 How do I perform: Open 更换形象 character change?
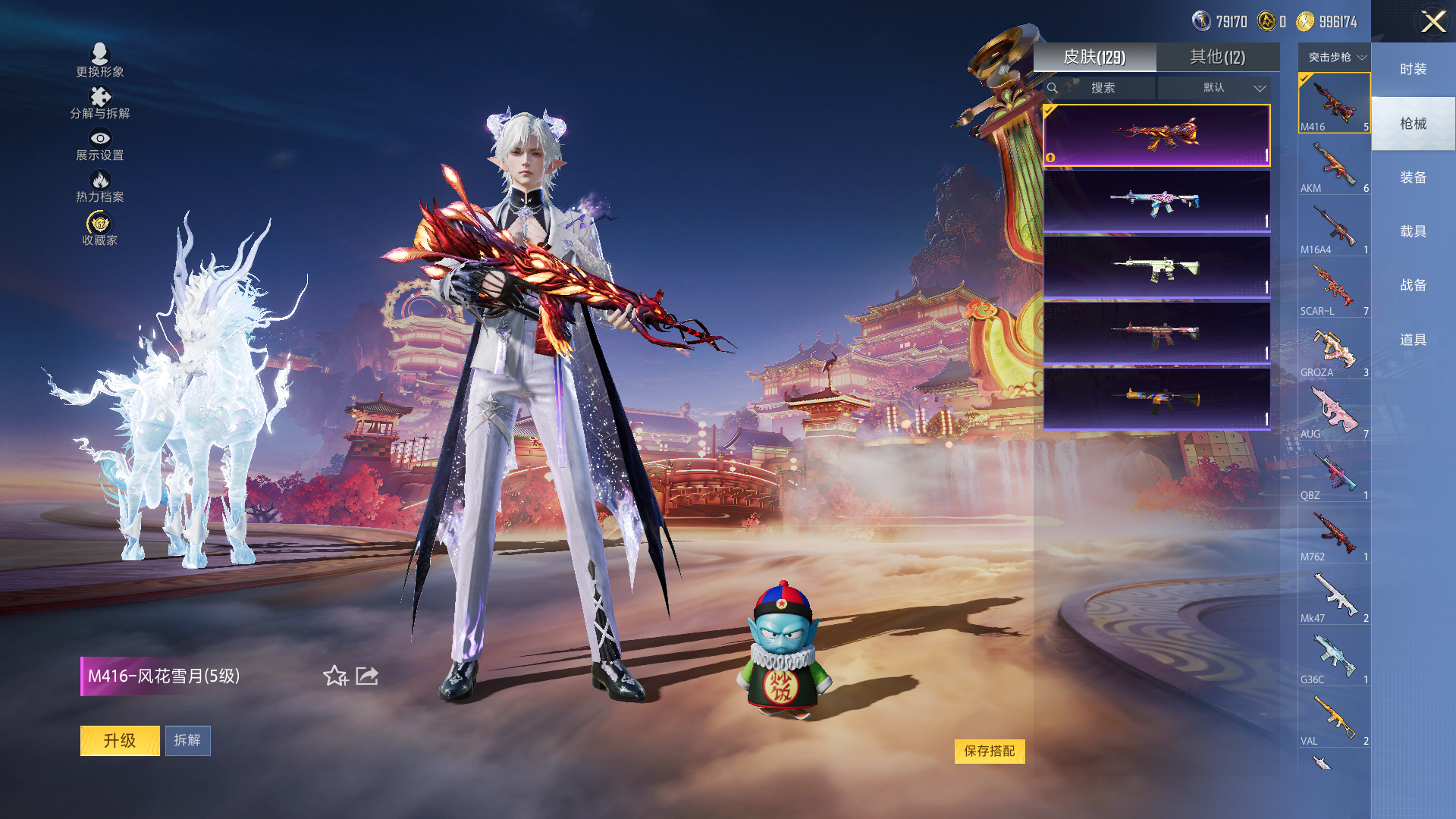point(100,60)
